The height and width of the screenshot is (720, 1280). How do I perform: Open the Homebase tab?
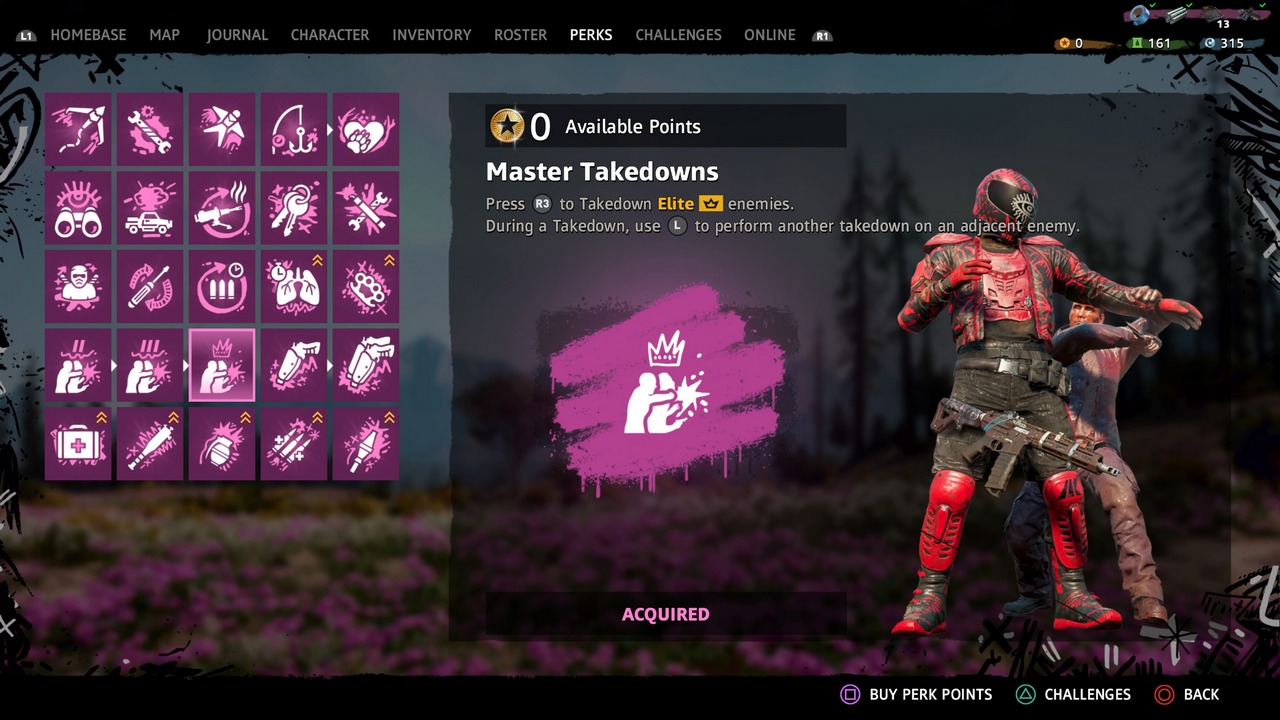[88, 35]
